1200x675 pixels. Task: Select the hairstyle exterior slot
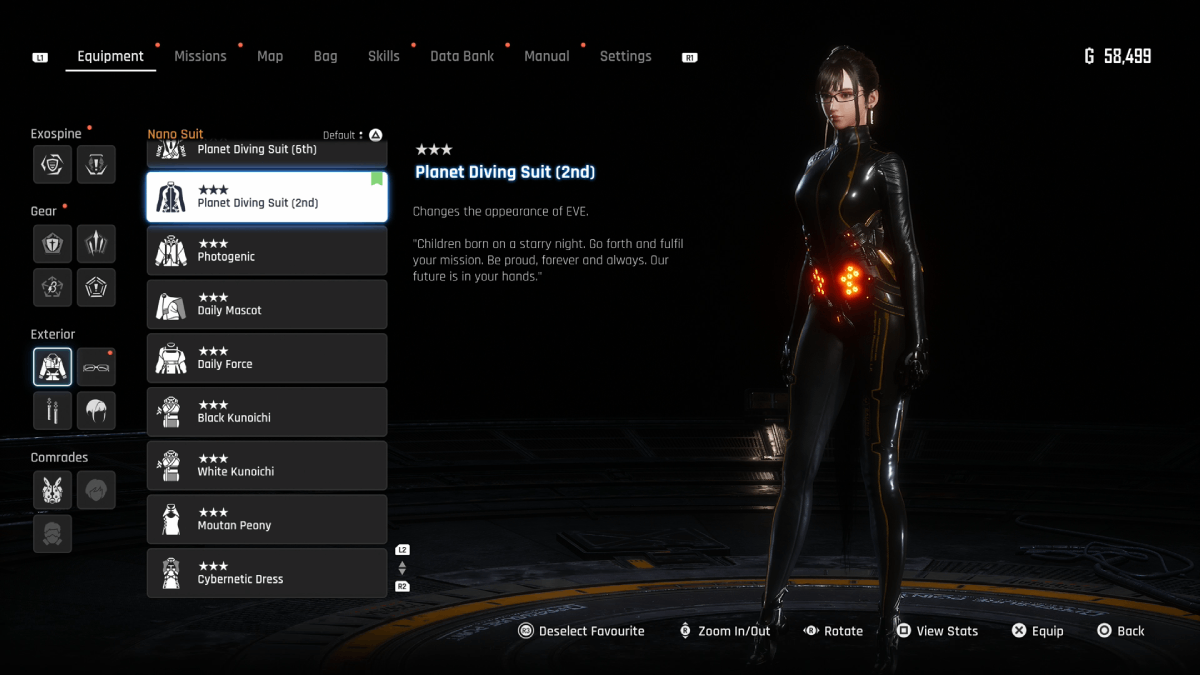tap(96, 410)
